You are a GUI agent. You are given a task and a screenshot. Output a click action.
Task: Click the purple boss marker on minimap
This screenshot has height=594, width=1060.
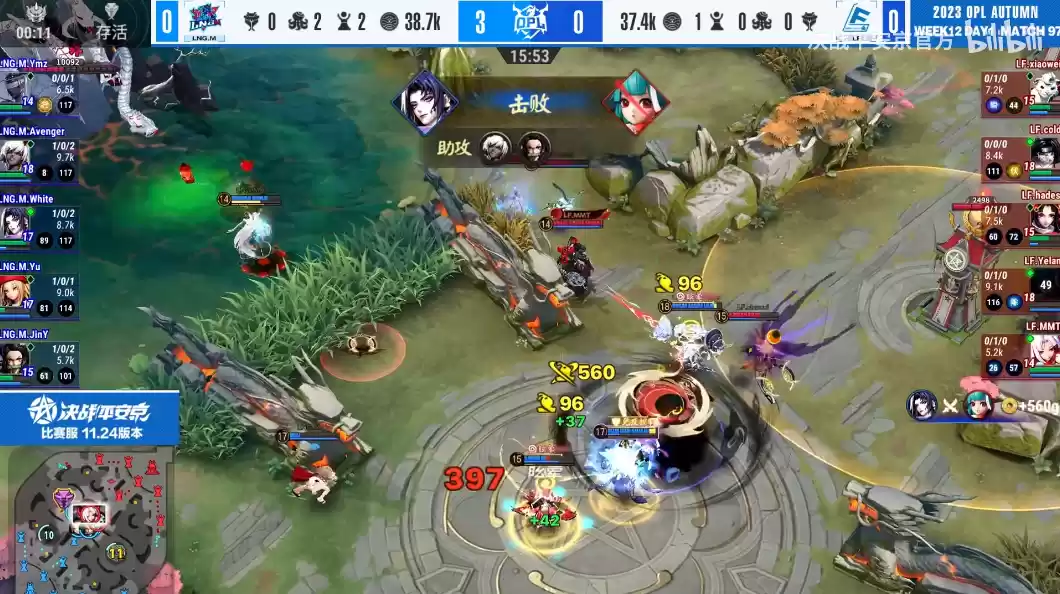tap(63, 498)
